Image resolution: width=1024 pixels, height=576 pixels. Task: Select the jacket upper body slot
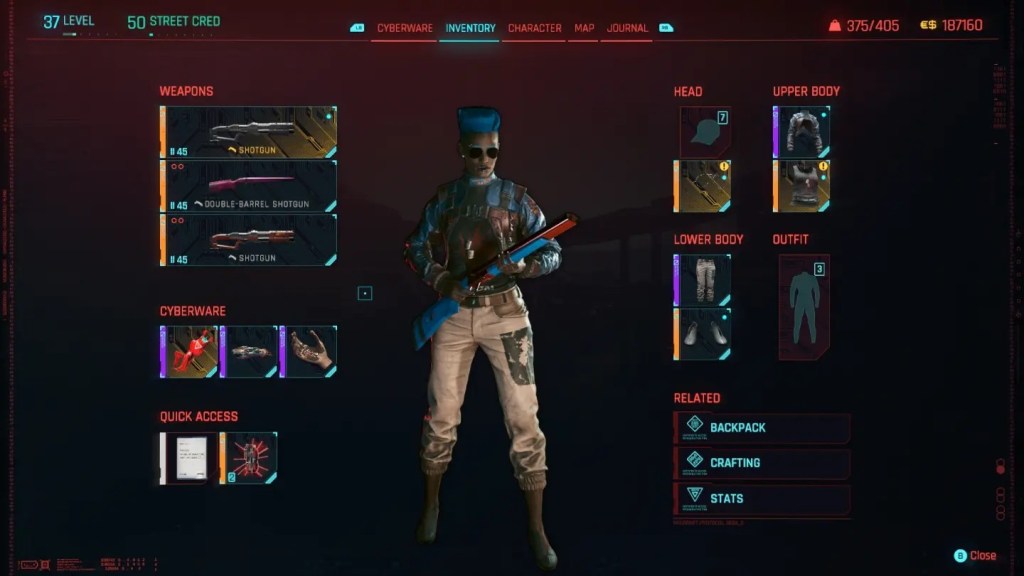pos(802,132)
